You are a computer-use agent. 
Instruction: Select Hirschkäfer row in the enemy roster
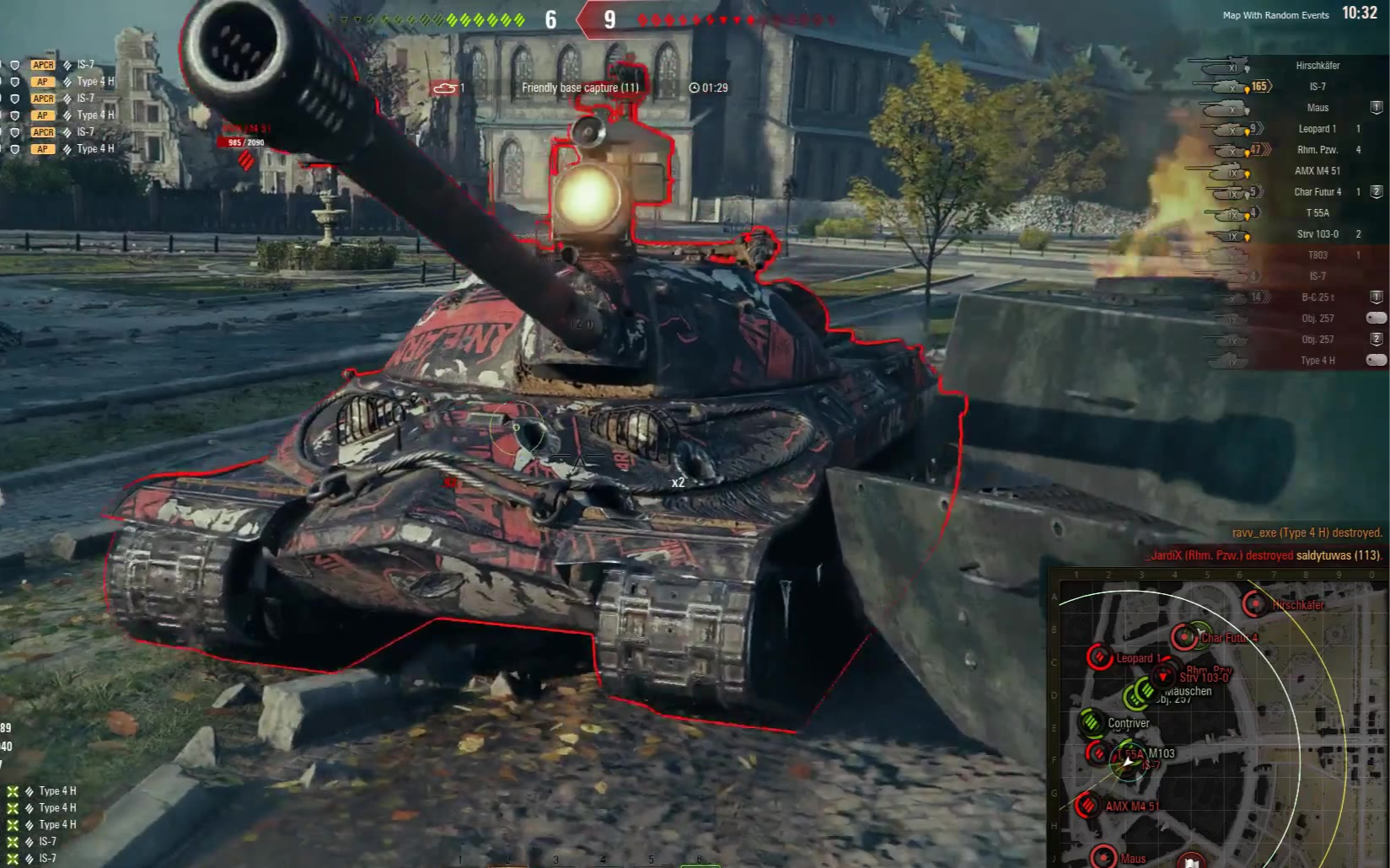(x=1317, y=66)
